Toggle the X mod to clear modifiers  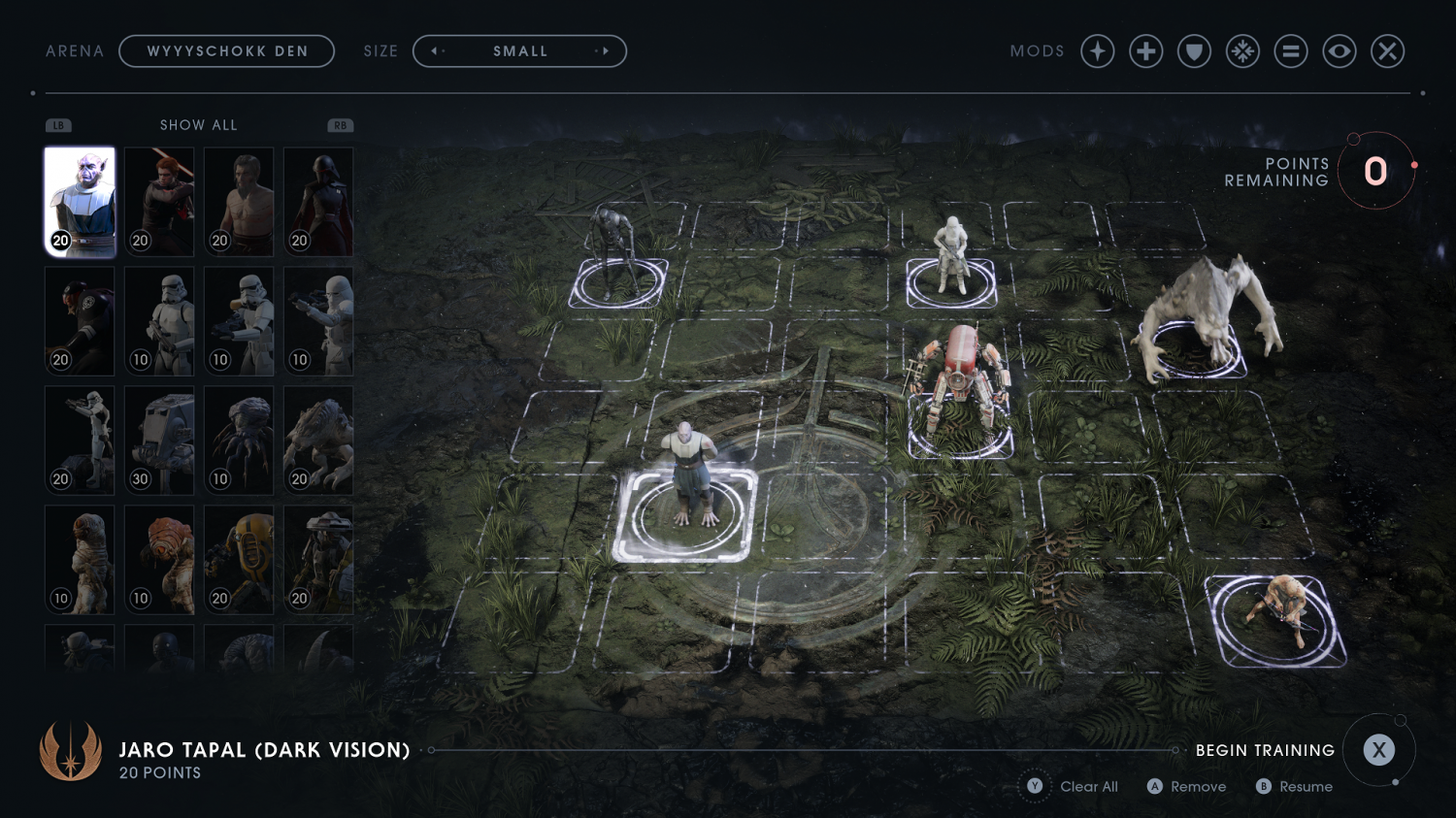tap(1388, 50)
